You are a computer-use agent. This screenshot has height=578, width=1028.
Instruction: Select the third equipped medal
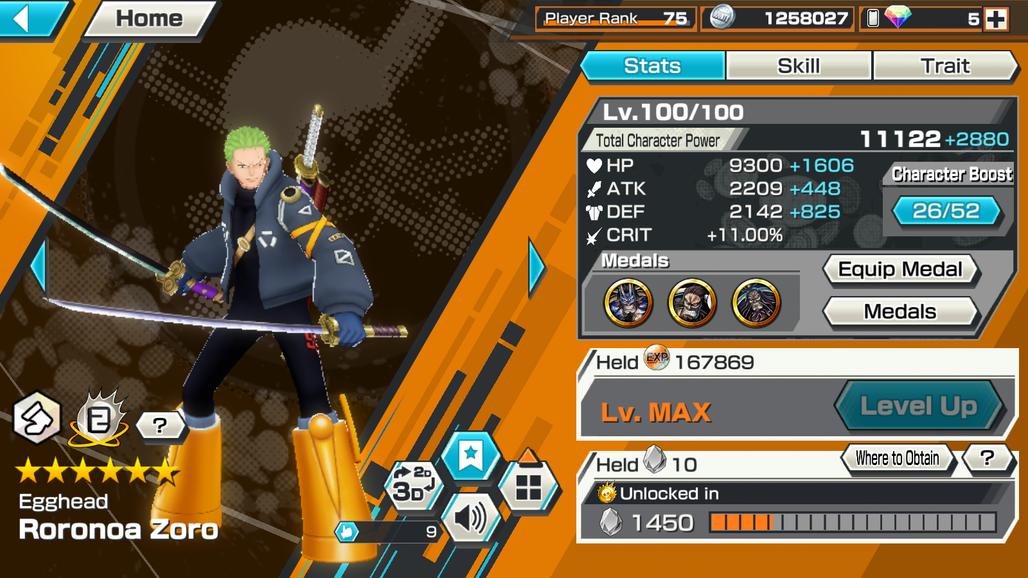(x=756, y=302)
